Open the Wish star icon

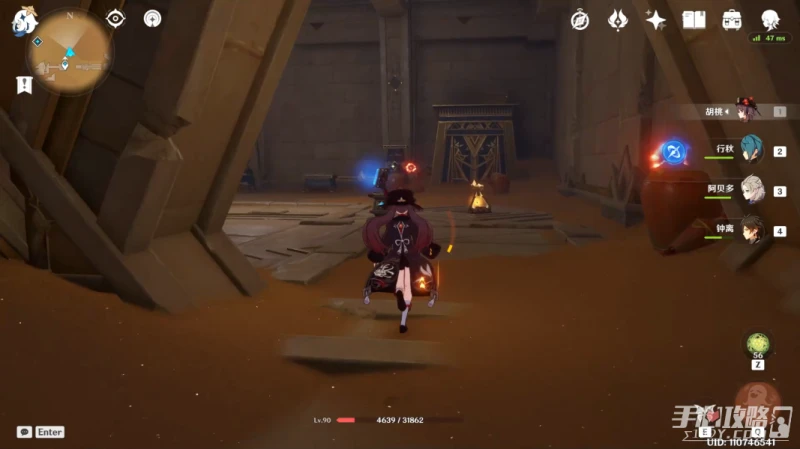656,19
